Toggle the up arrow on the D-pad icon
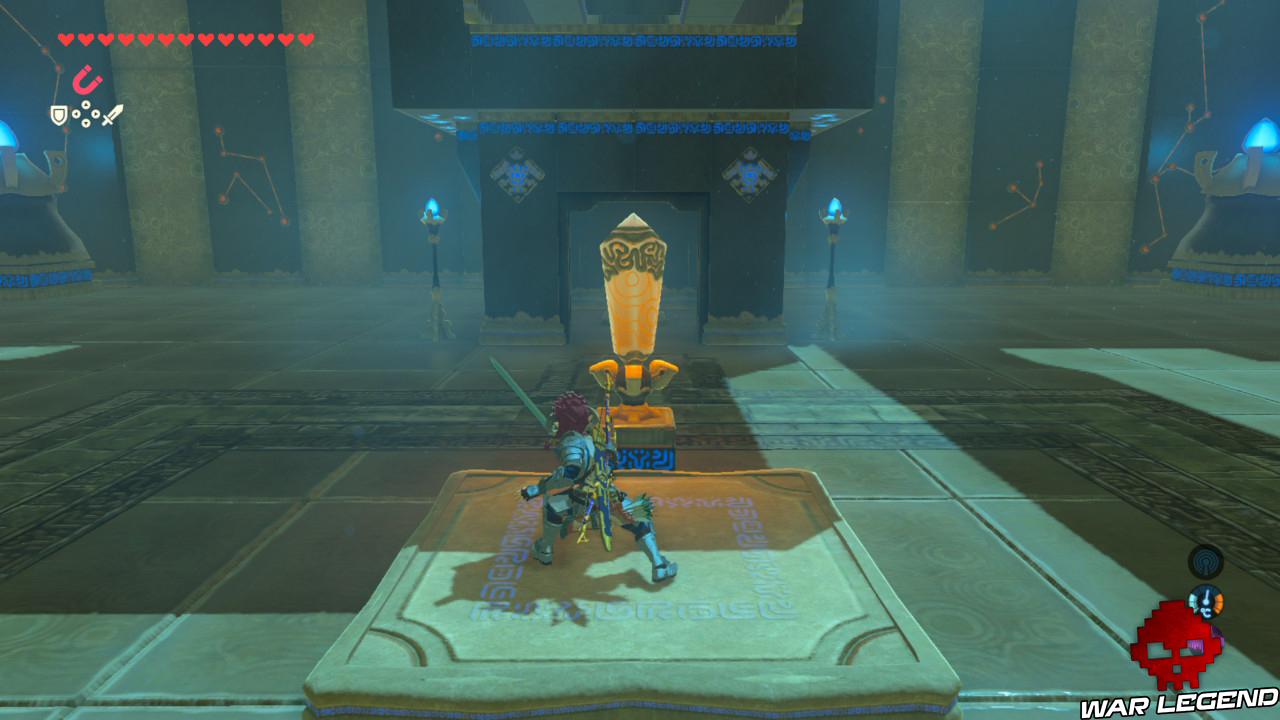This screenshot has width=1280, height=720. pyautogui.click(x=85, y=104)
